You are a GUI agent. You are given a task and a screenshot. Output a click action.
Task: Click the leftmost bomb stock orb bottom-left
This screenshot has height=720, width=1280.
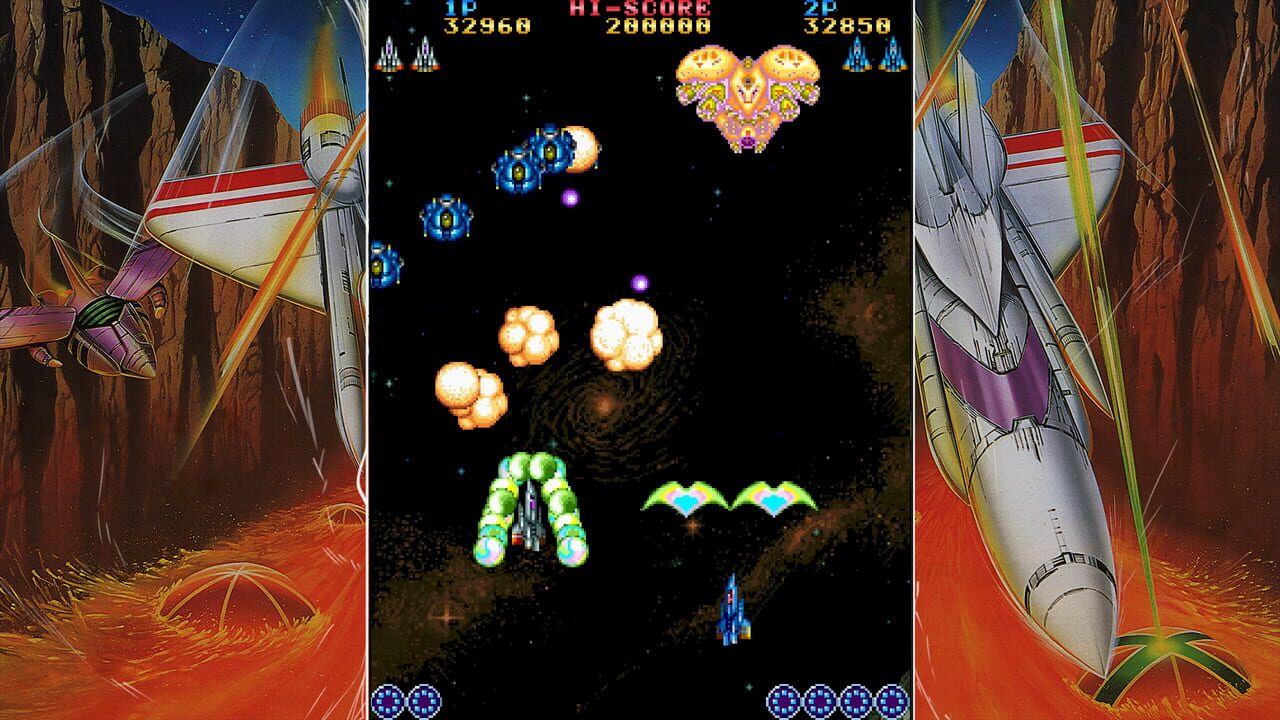(386, 701)
